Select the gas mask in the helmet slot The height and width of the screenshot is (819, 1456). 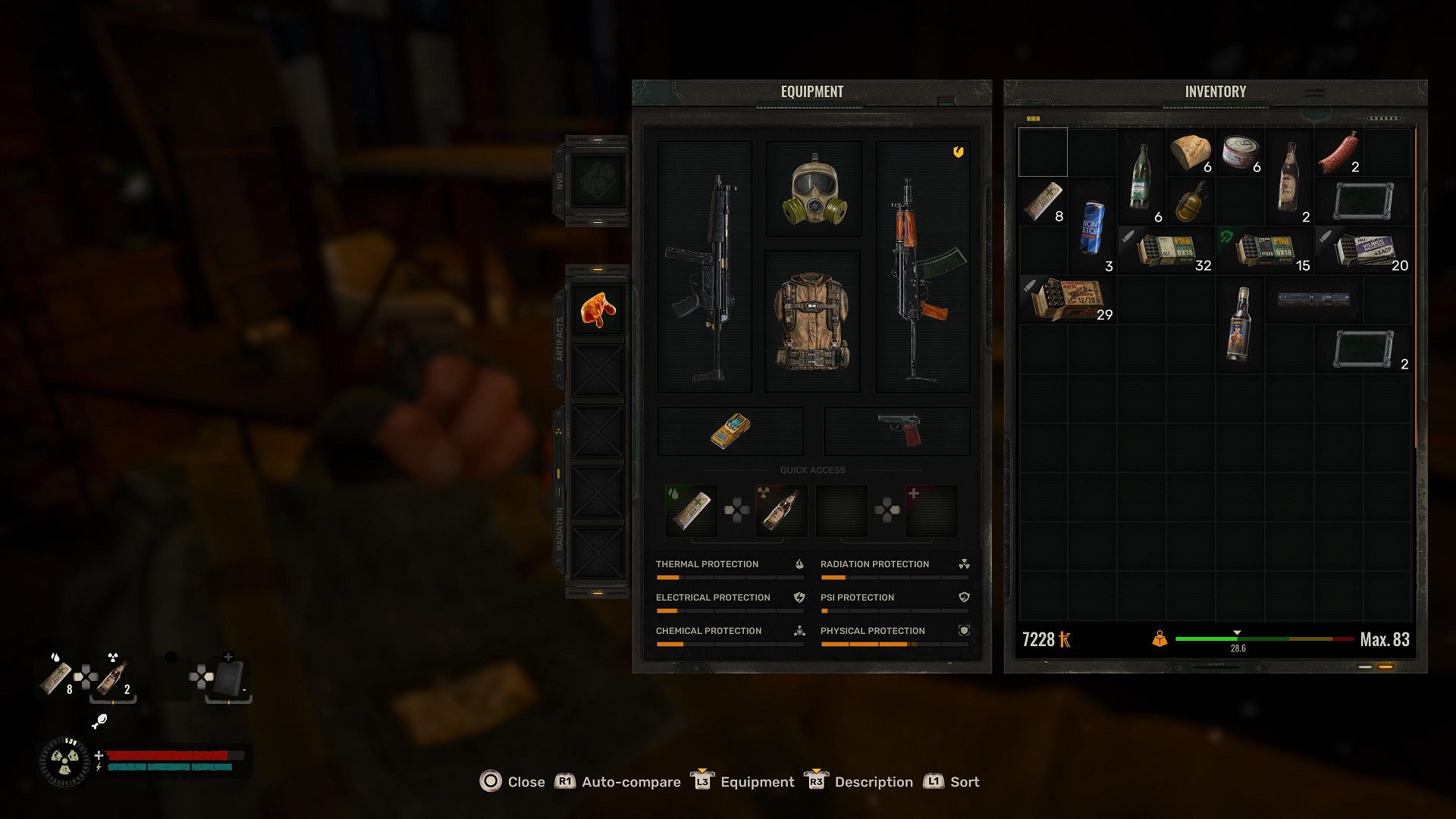814,189
